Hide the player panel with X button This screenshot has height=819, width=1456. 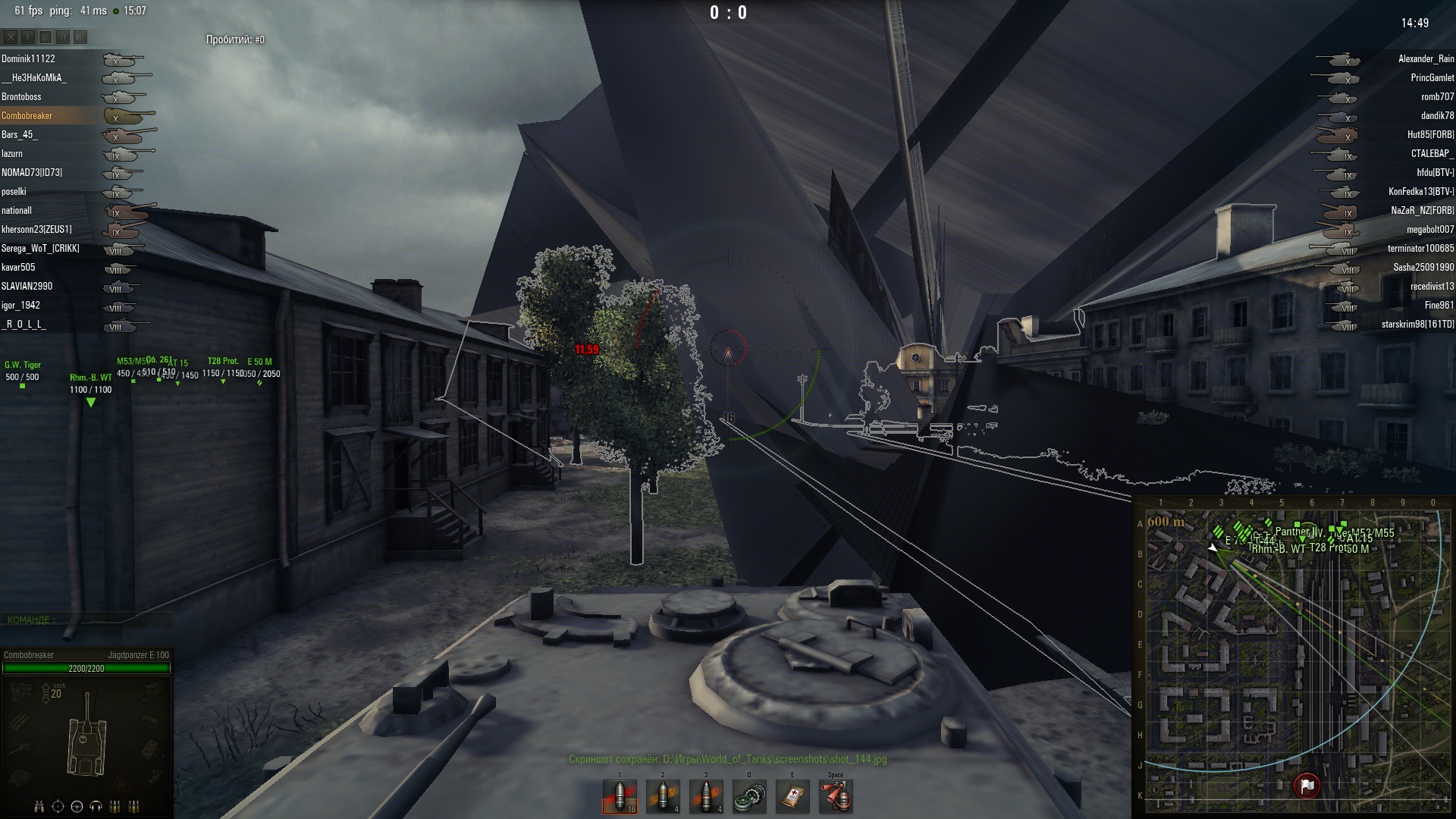click(x=11, y=36)
